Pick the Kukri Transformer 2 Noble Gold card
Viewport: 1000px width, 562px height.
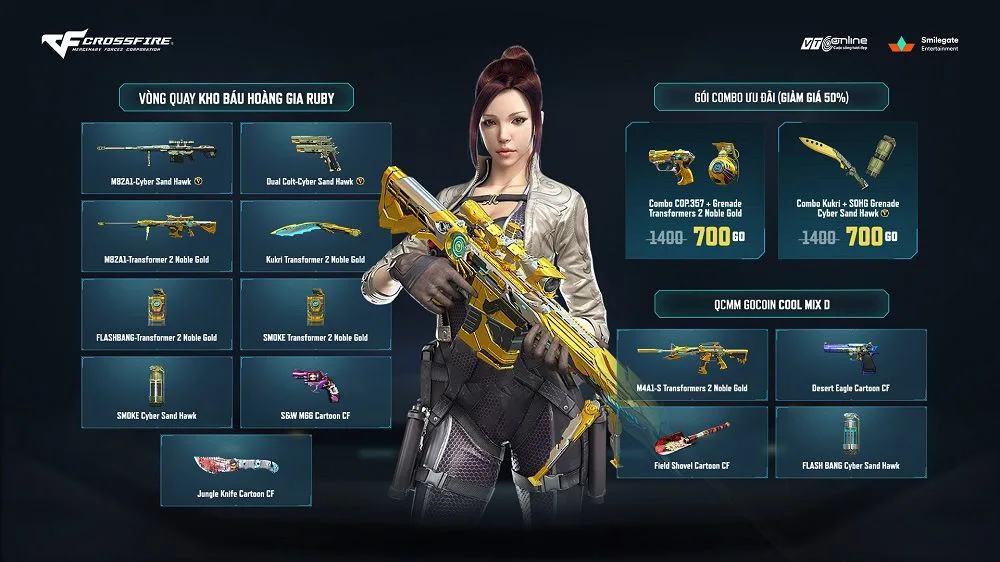(x=316, y=236)
